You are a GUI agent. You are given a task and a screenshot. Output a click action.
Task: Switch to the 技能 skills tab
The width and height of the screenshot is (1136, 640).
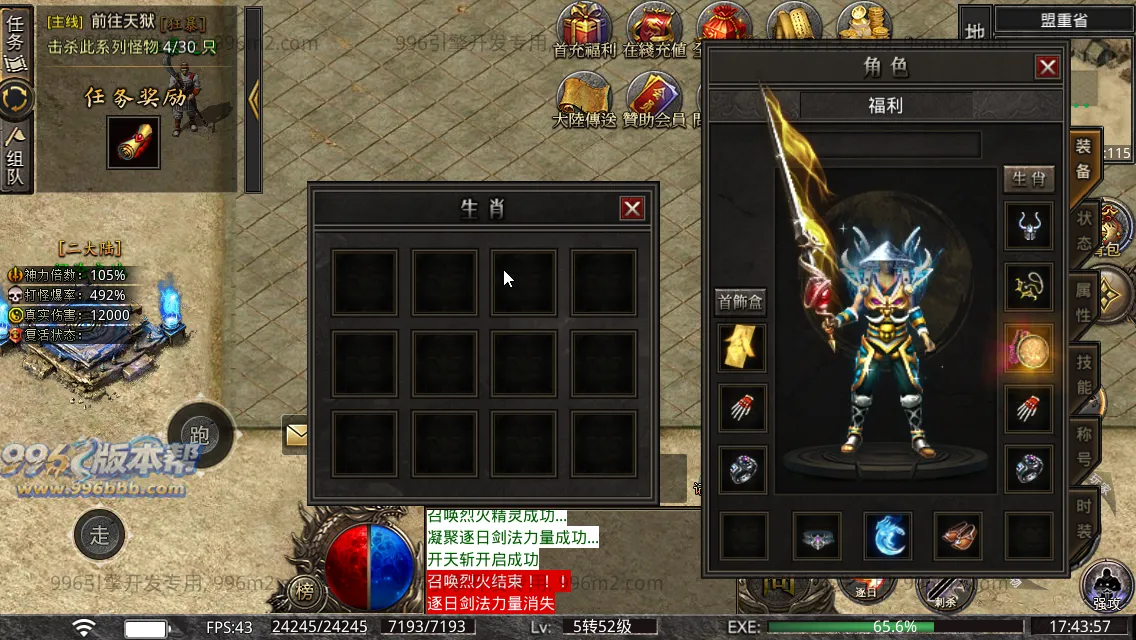click(1085, 373)
